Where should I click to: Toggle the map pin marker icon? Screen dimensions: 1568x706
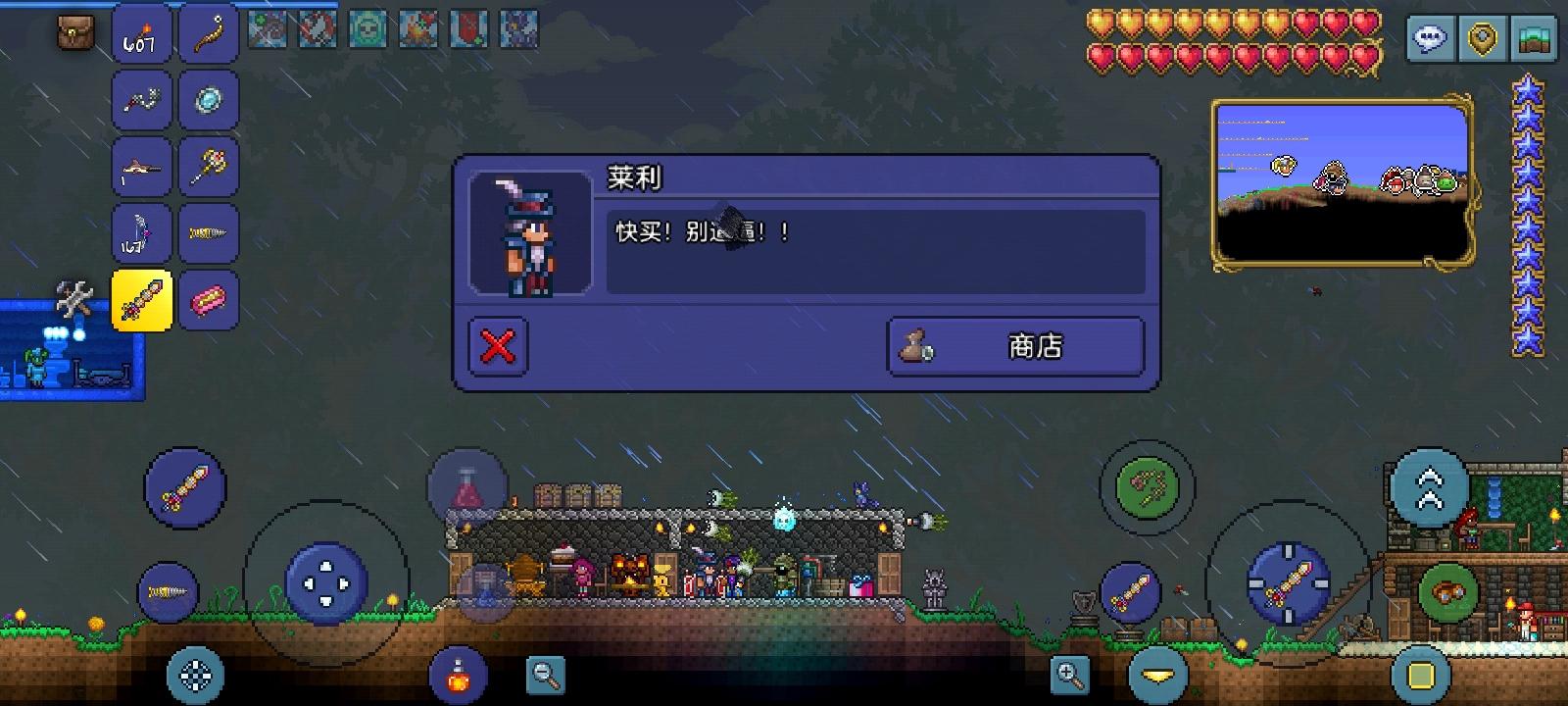click(1482, 39)
